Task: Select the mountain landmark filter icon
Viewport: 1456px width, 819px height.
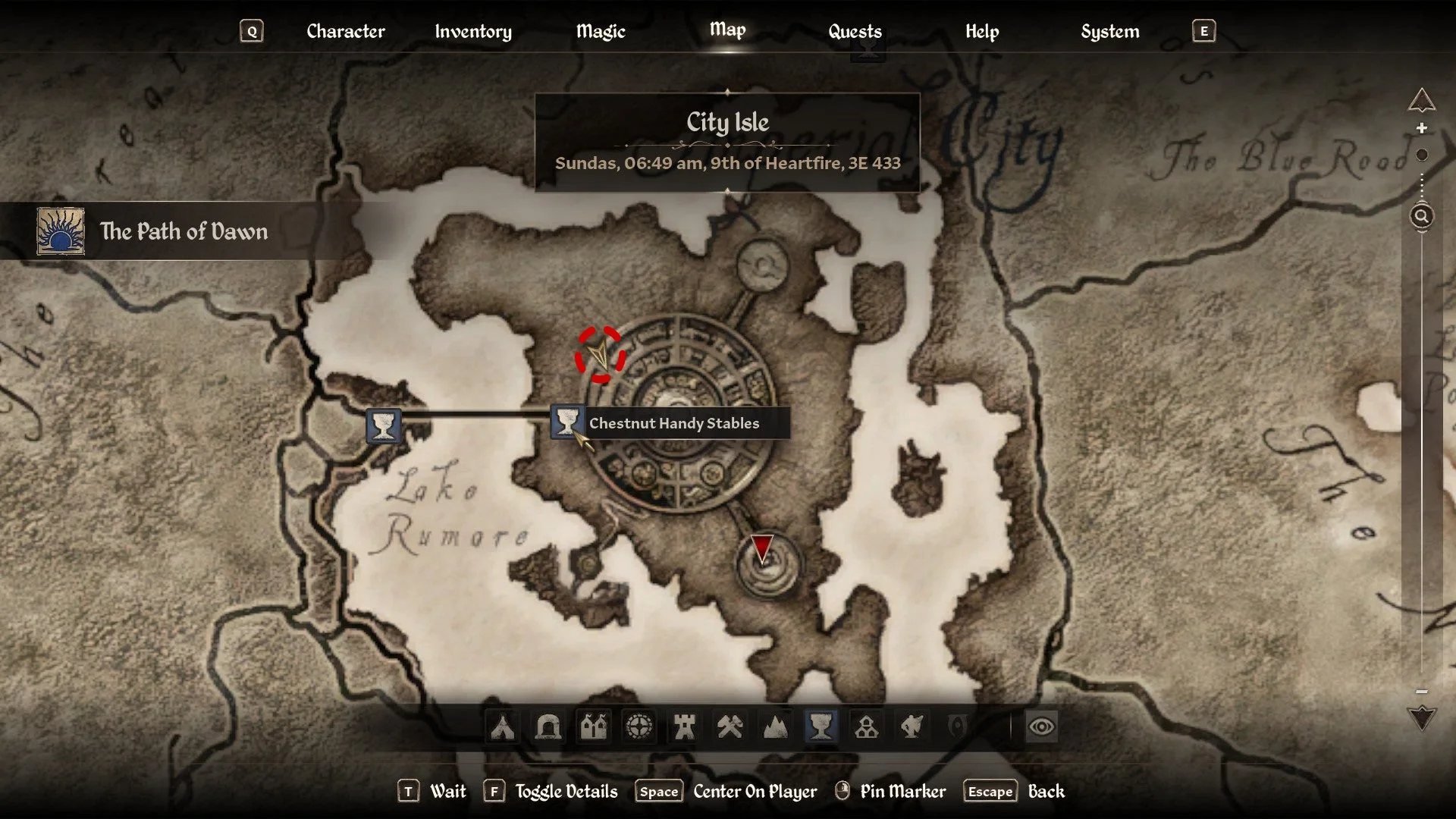Action: [775, 726]
